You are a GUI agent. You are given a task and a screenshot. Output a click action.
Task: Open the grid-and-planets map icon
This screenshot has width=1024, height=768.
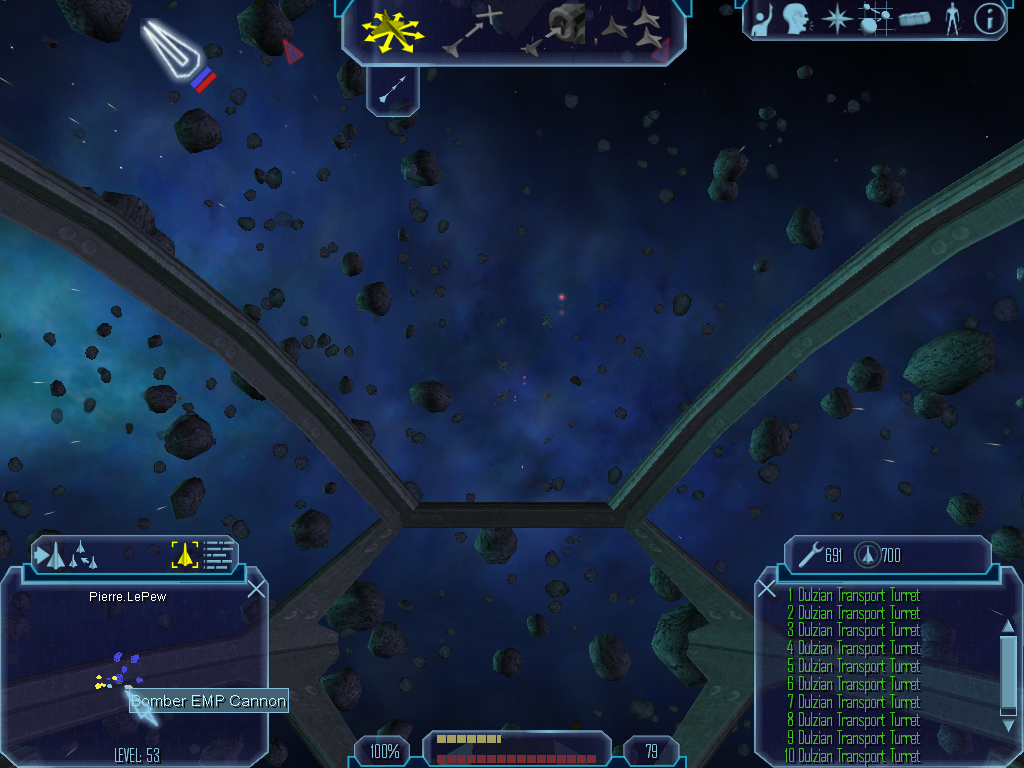pyautogui.click(x=874, y=19)
